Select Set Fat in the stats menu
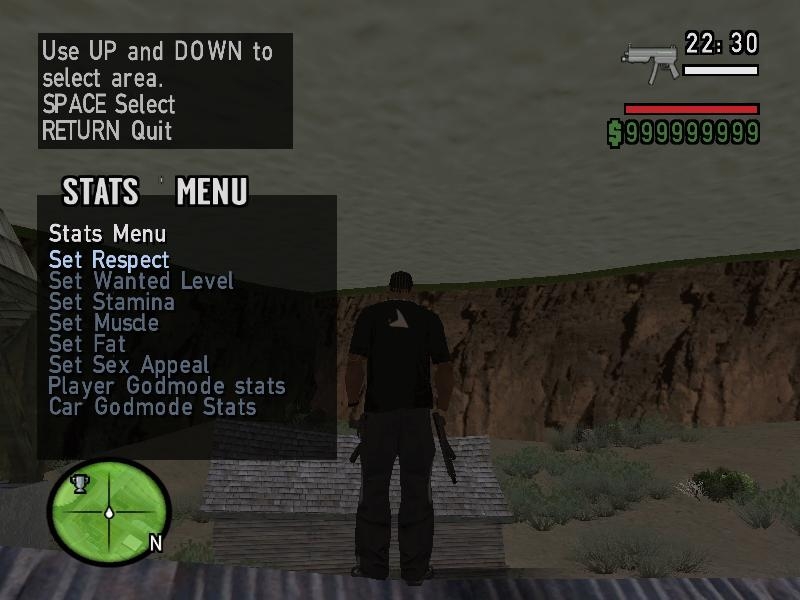This screenshot has height=600, width=800. tap(88, 344)
